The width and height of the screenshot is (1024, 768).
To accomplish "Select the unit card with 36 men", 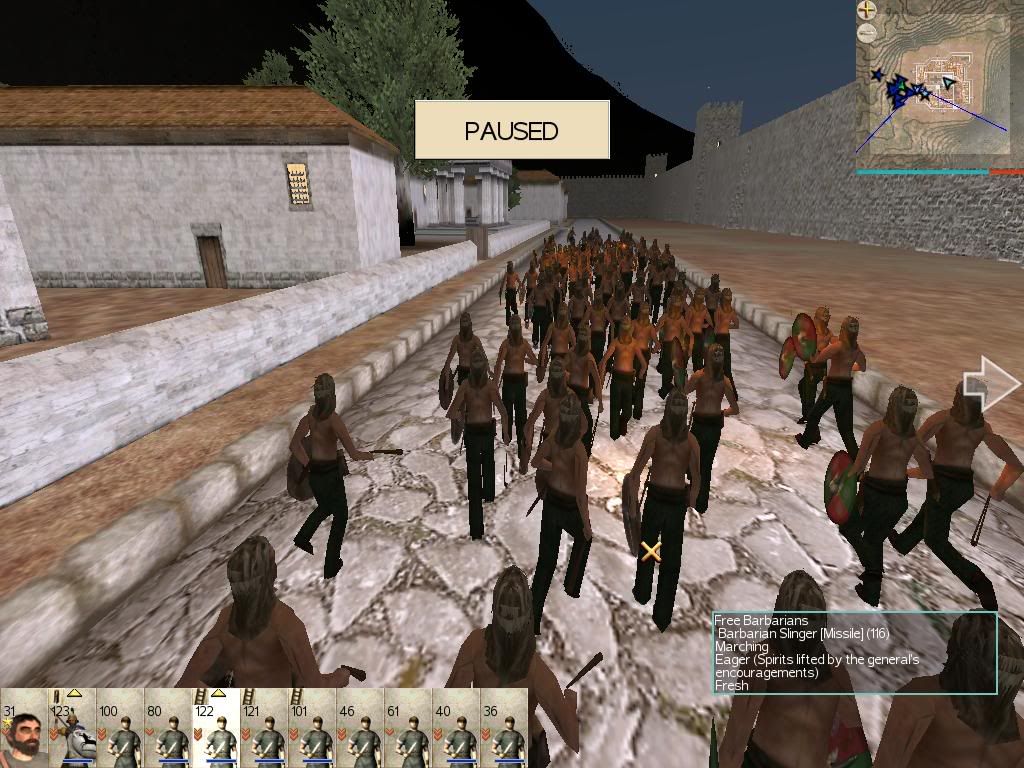I will [x=504, y=728].
